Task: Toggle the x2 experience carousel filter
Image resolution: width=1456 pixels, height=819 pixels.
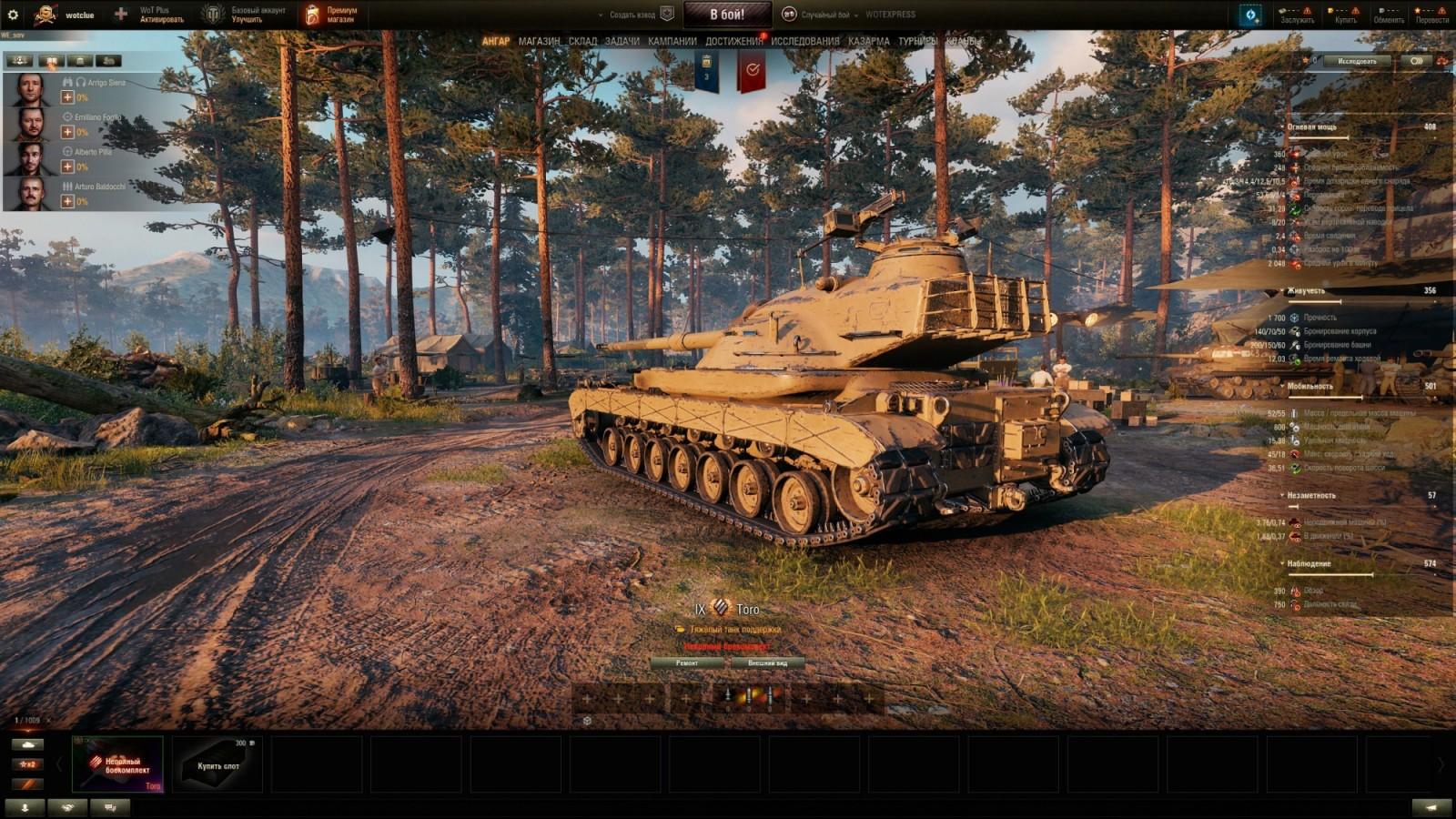Action: (x=27, y=764)
